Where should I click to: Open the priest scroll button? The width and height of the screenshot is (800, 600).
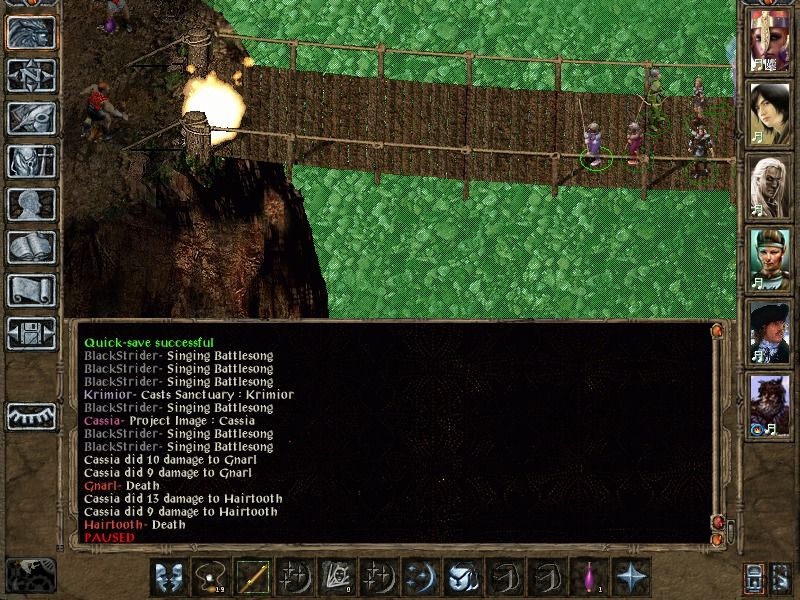tap(31, 290)
